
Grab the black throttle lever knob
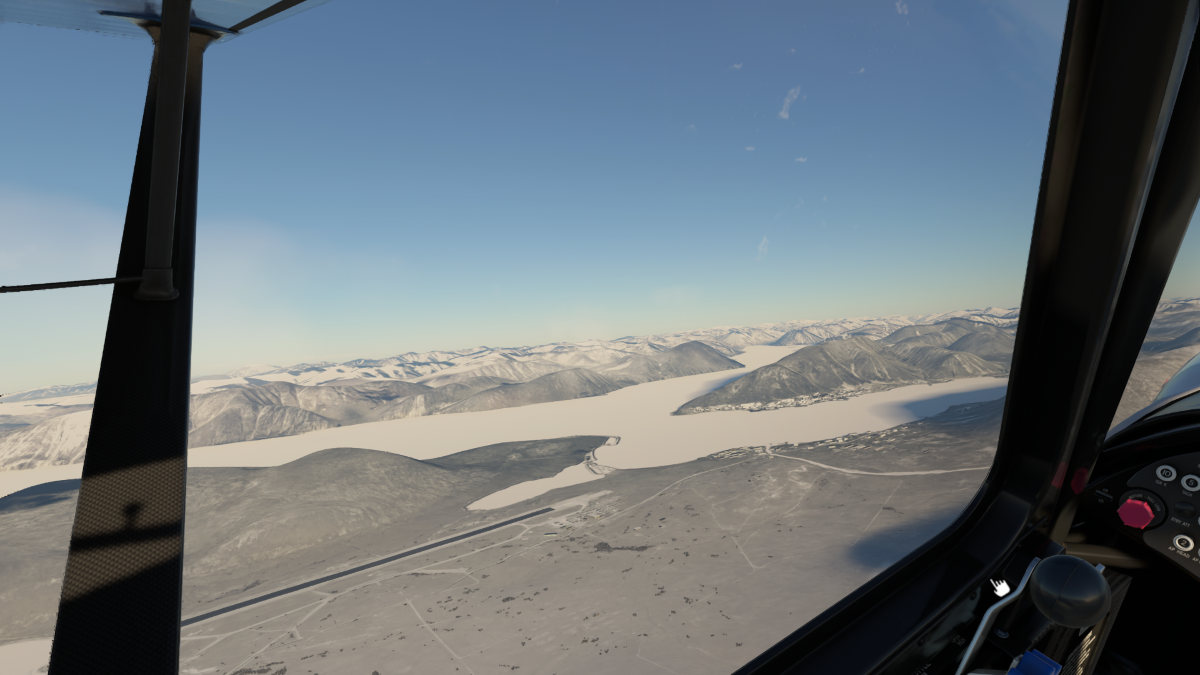point(1069,590)
